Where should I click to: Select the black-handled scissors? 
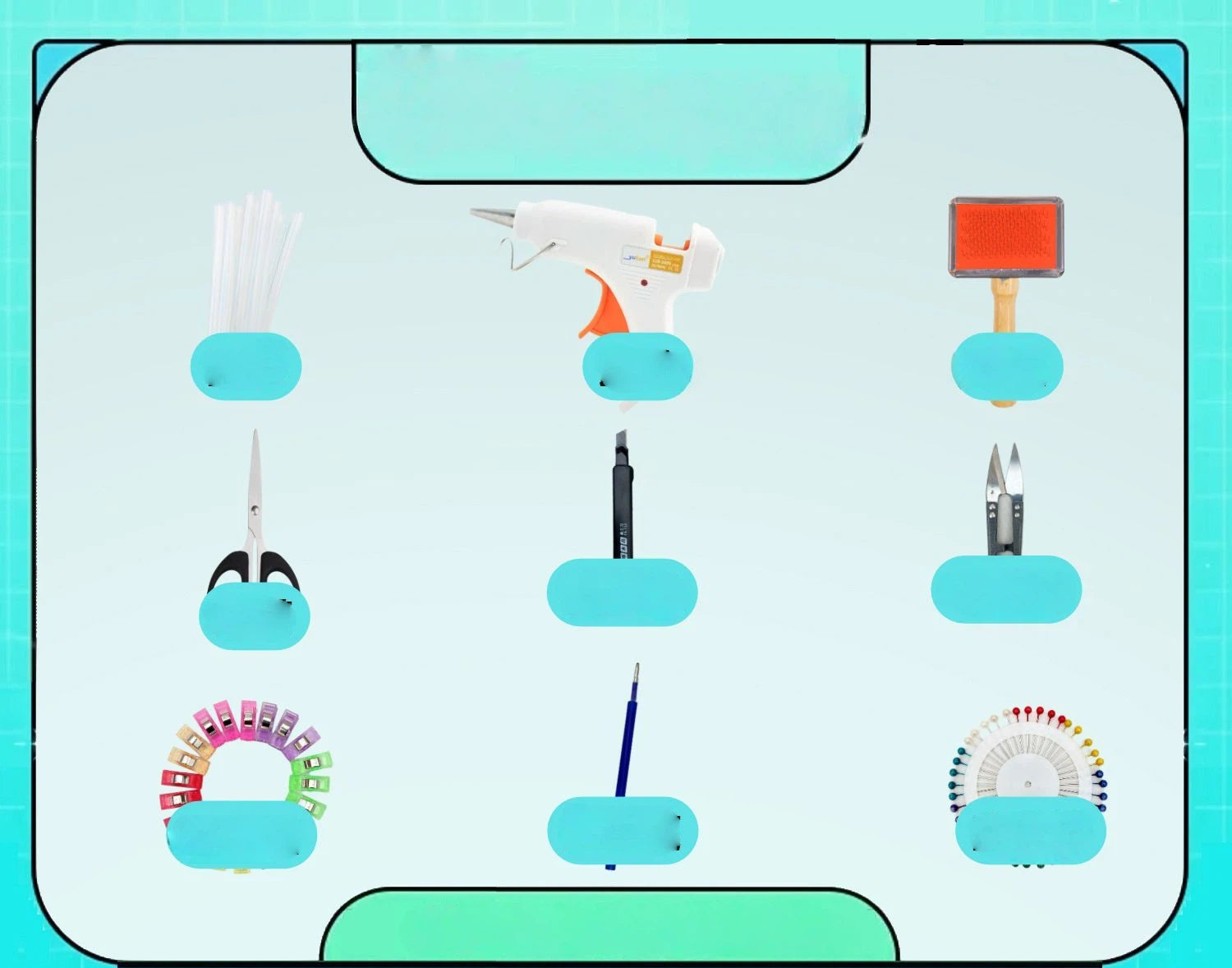(x=255, y=526)
